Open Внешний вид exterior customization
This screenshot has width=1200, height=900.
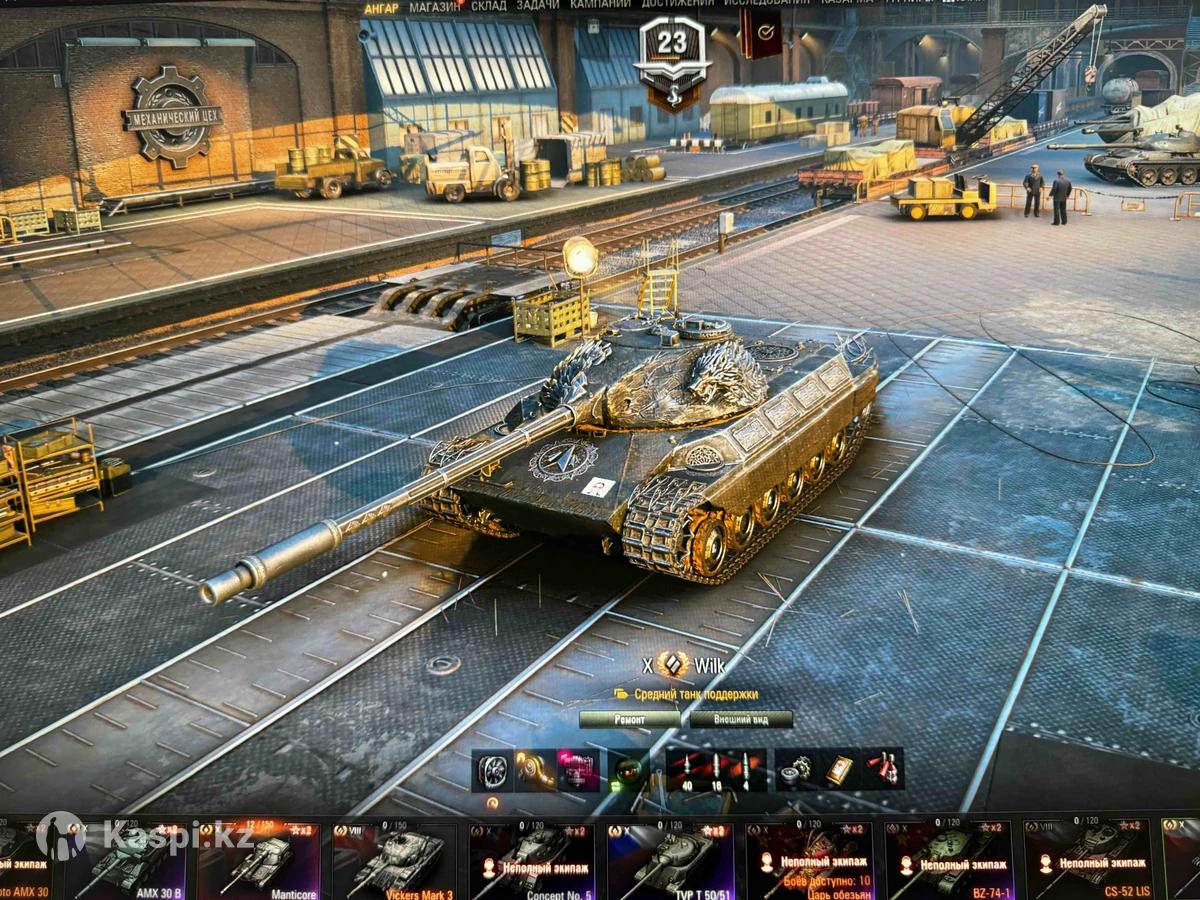click(x=741, y=719)
